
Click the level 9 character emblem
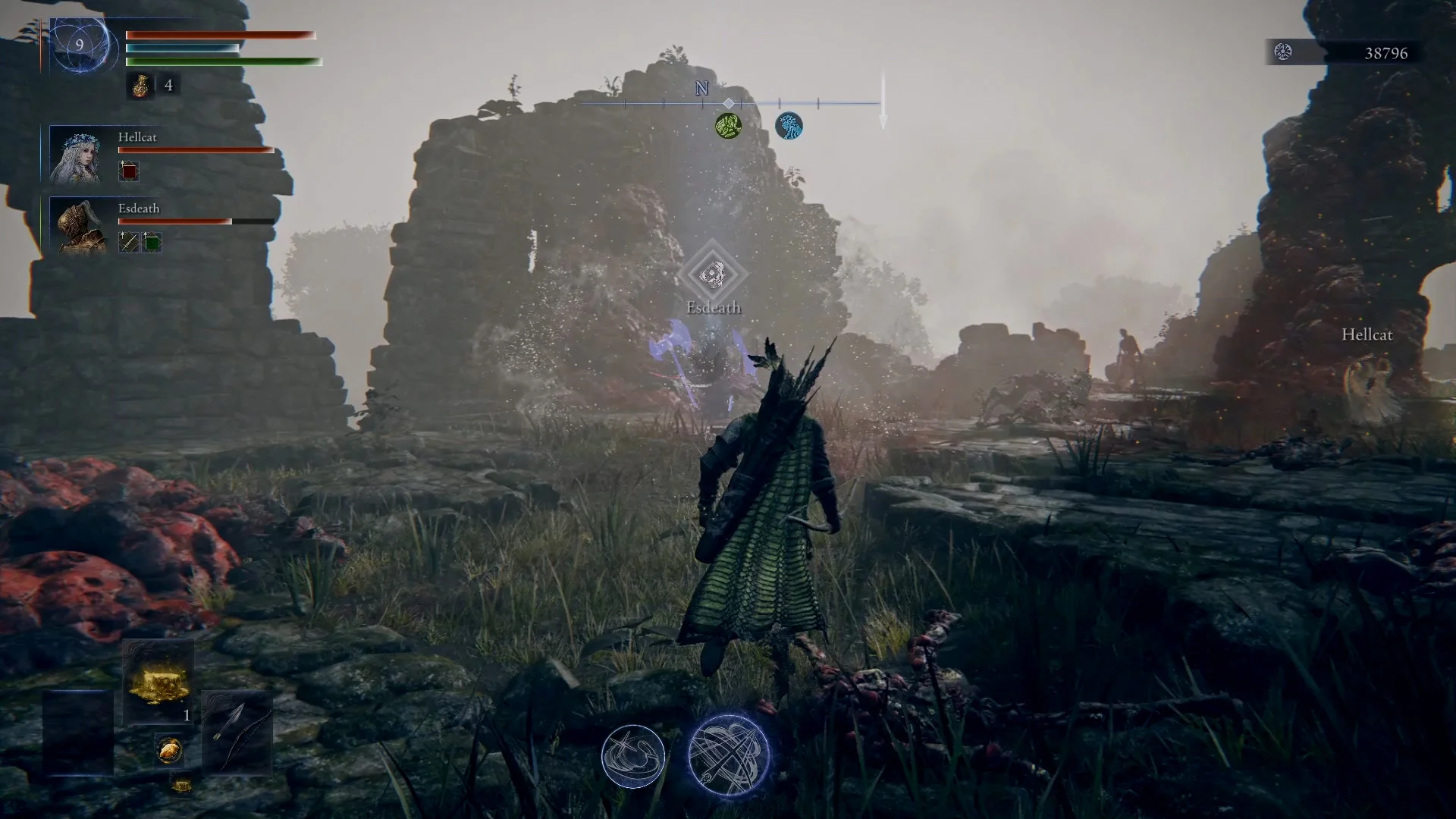pos(80,45)
